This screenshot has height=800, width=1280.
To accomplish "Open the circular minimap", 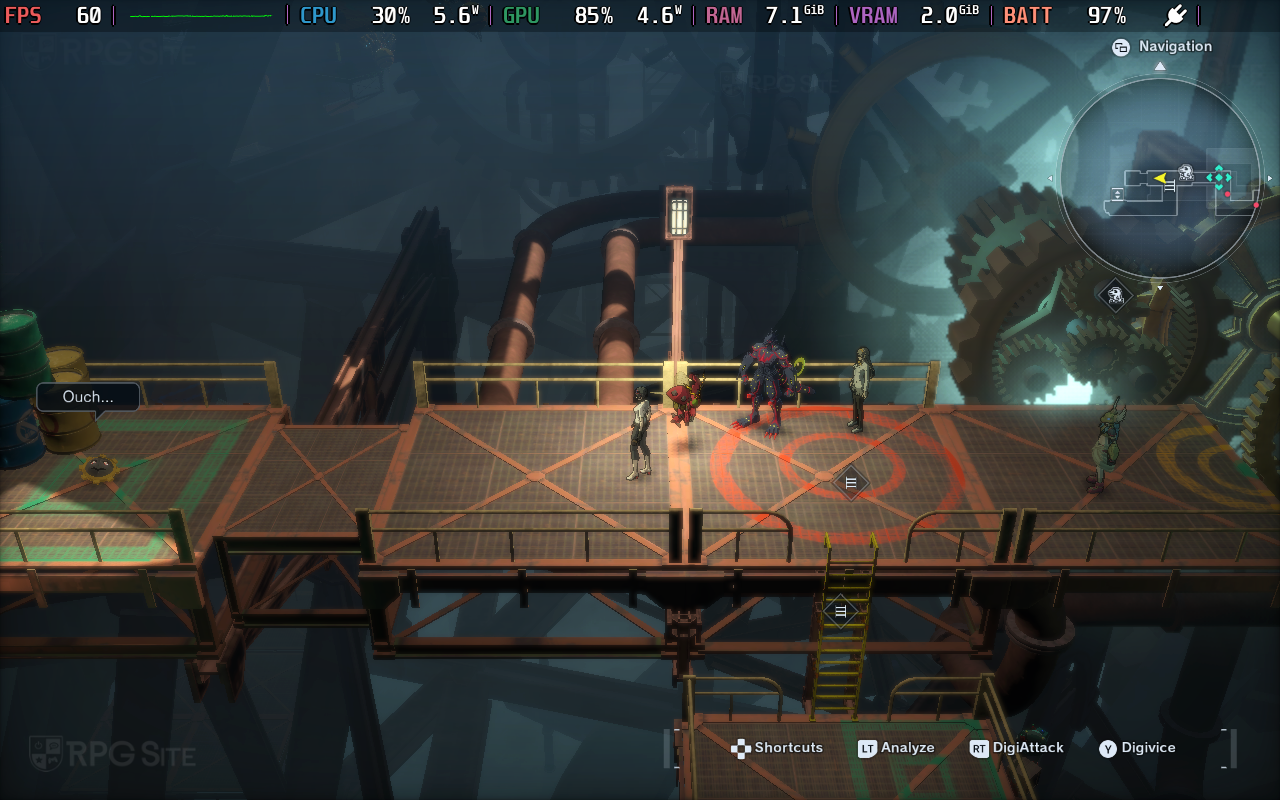I will tap(1160, 178).
